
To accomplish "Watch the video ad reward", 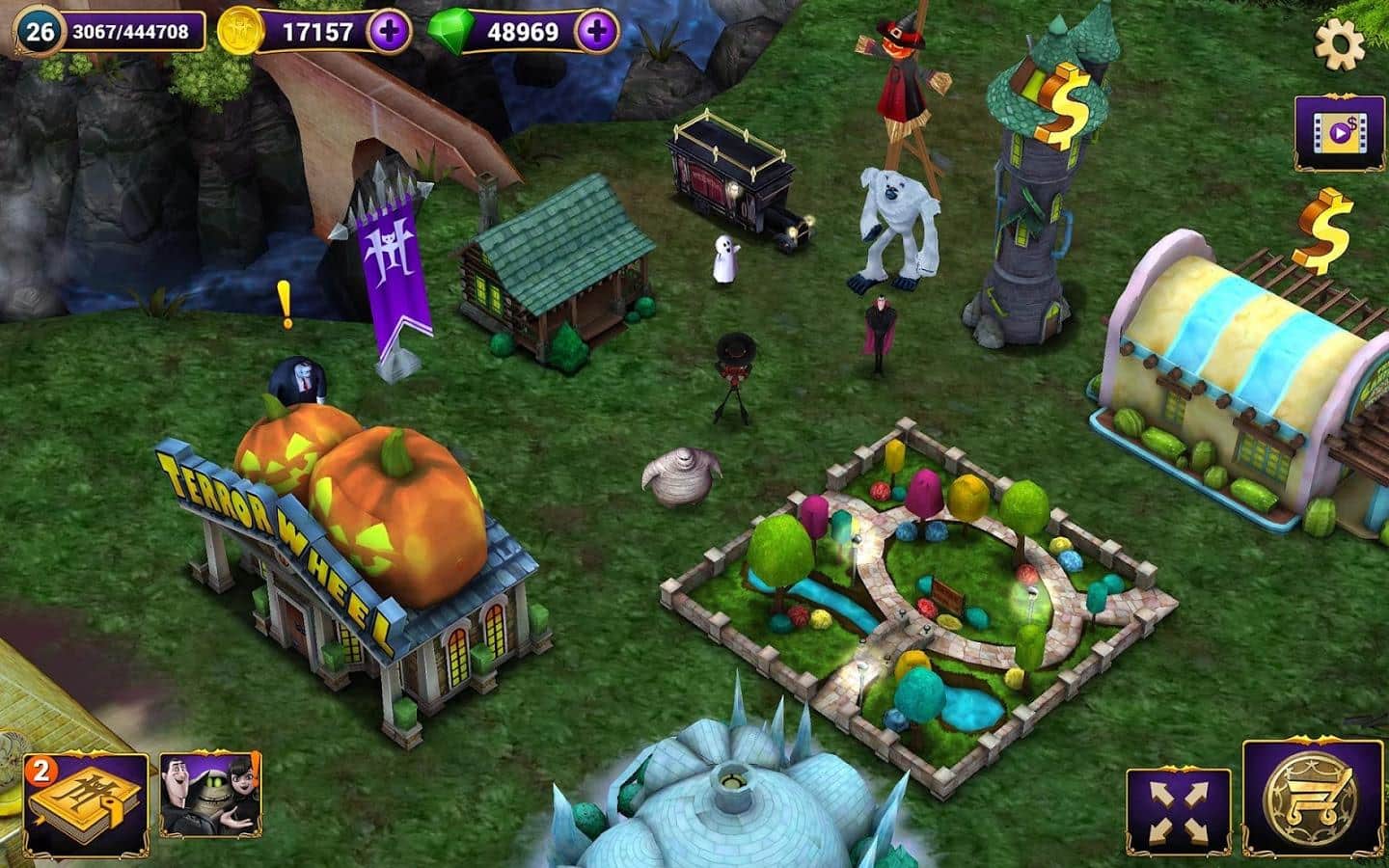I will pyautogui.click(x=1338, y=131).
